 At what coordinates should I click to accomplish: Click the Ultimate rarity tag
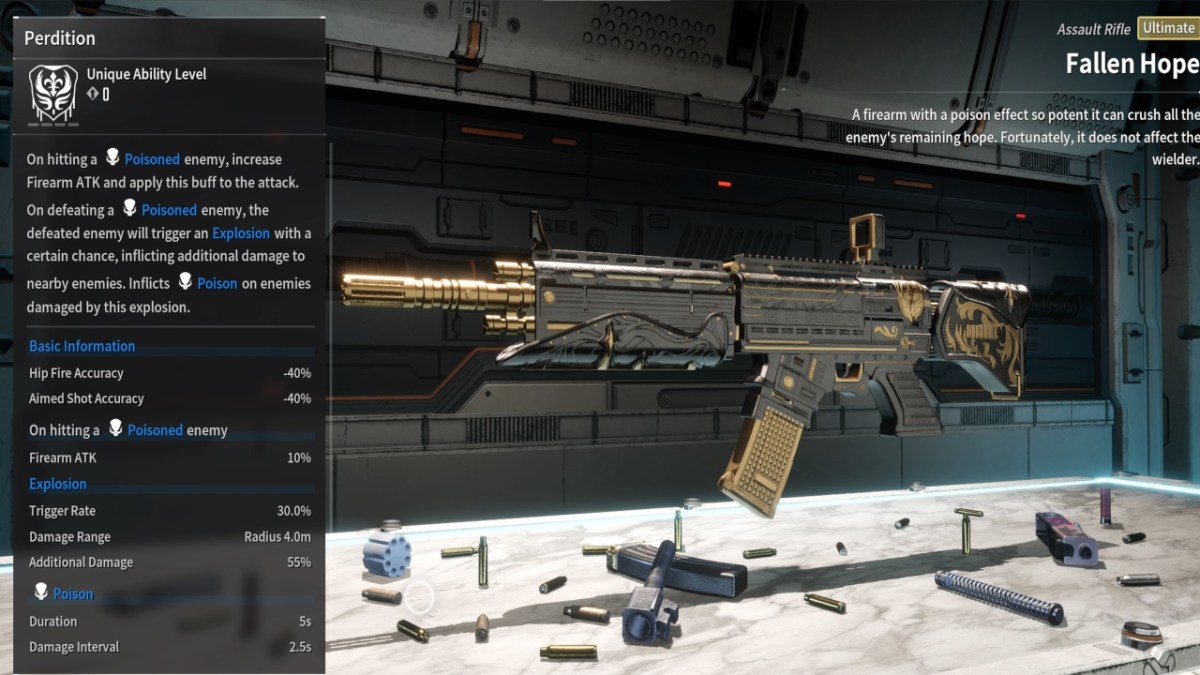[1167, 29]
